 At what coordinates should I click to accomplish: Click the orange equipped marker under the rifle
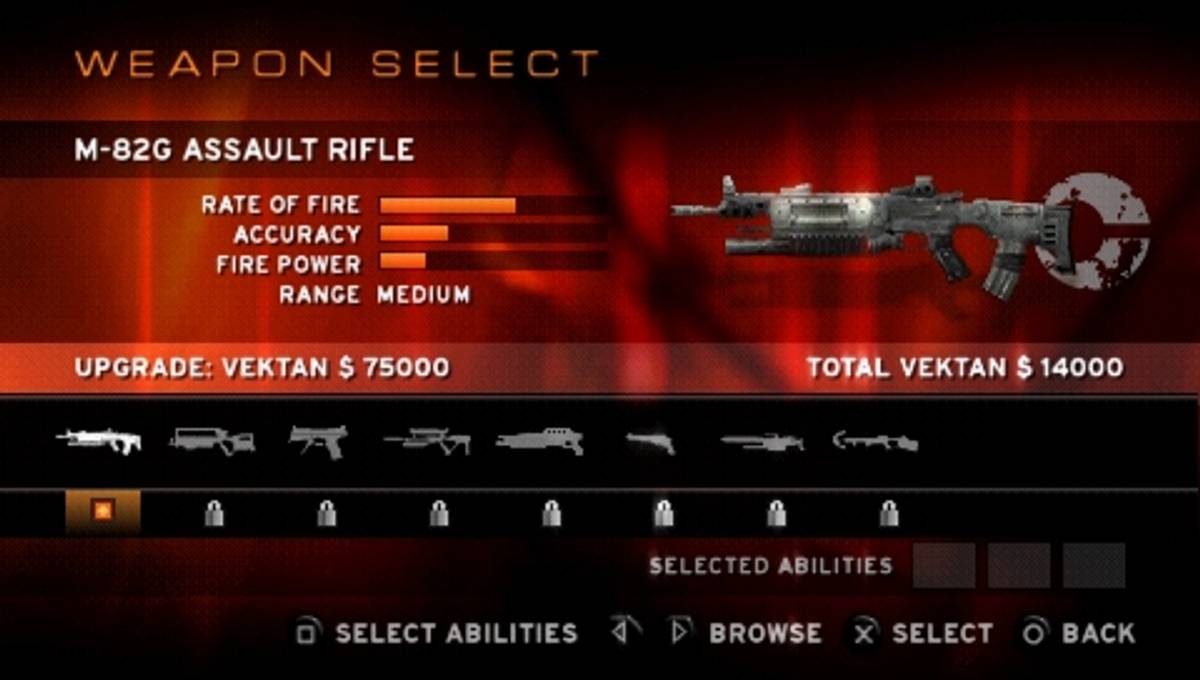pyautogui.click(x=103, y=511)
